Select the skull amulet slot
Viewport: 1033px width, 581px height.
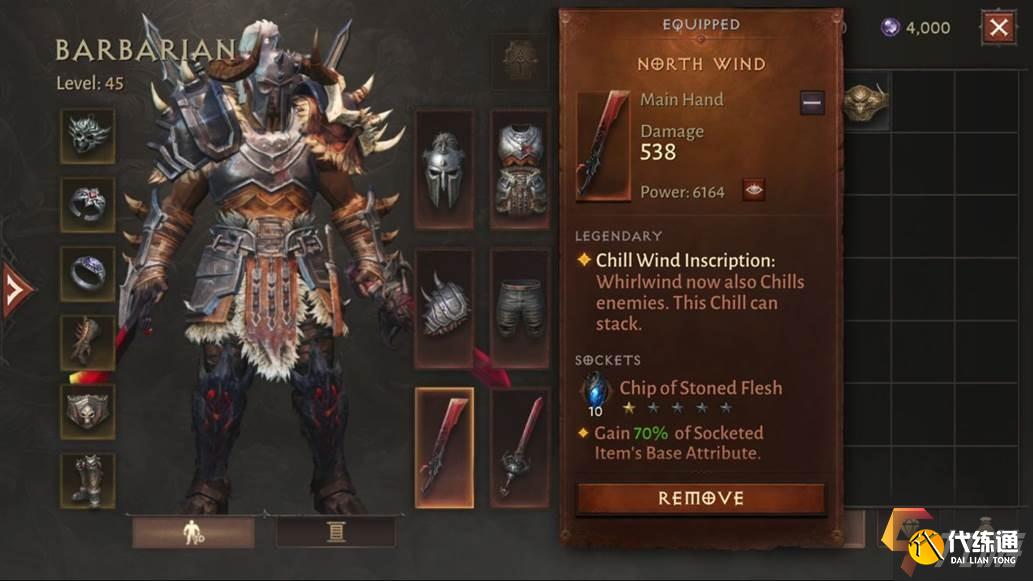click(x=88, y=135)
